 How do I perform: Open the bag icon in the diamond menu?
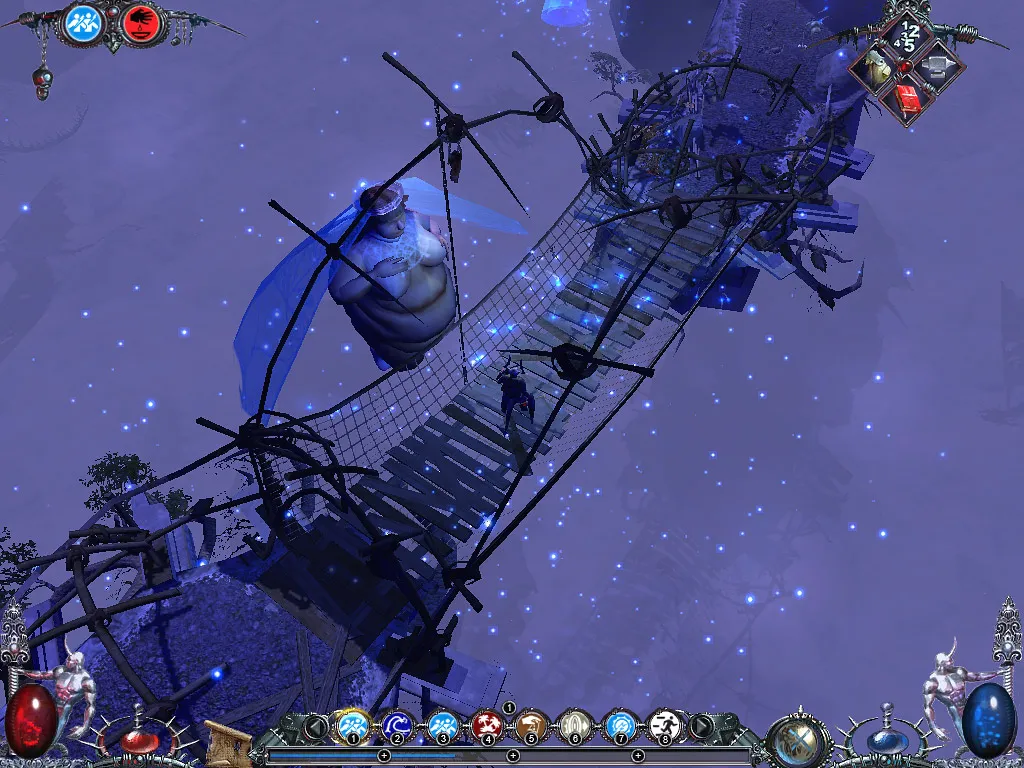(x=876, y=68)
